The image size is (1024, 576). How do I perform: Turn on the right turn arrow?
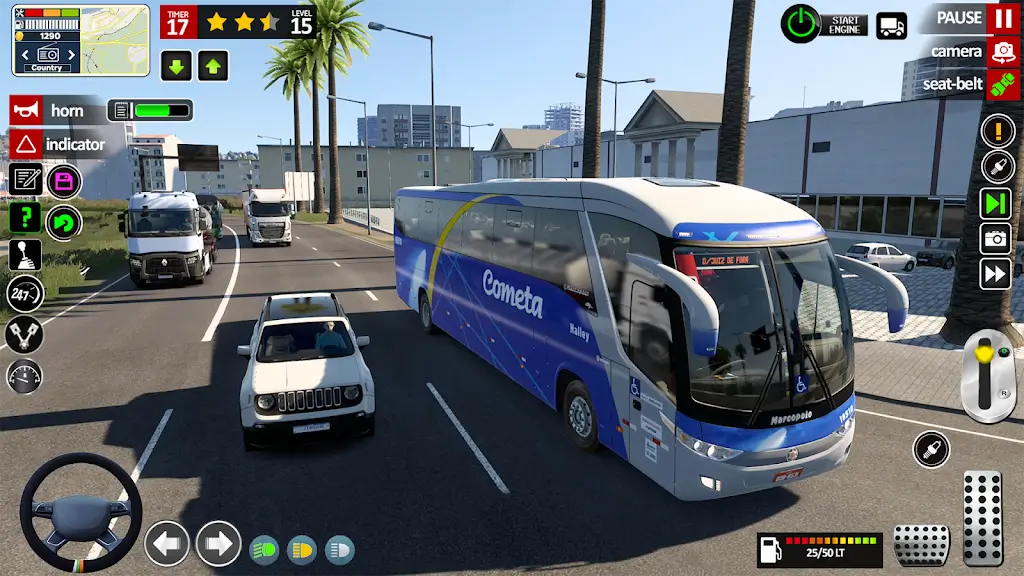click(218, 544)
